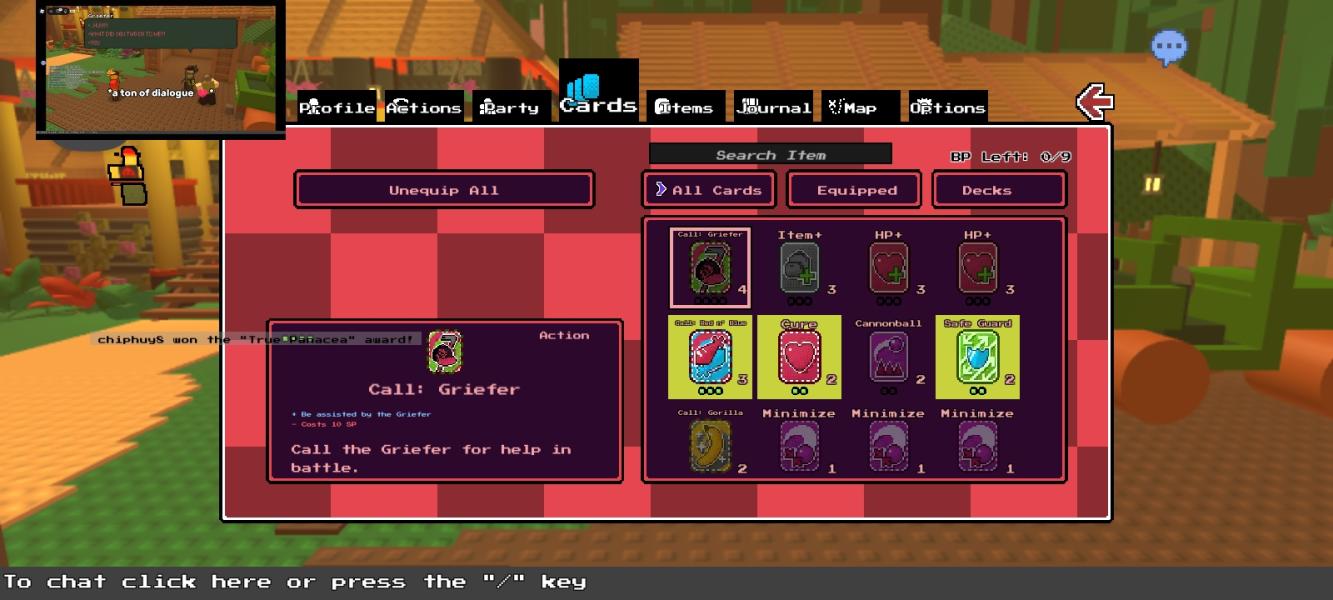1333x600 pixels.
Task: Click the chat bar to start typing
Action: (300, 582)
